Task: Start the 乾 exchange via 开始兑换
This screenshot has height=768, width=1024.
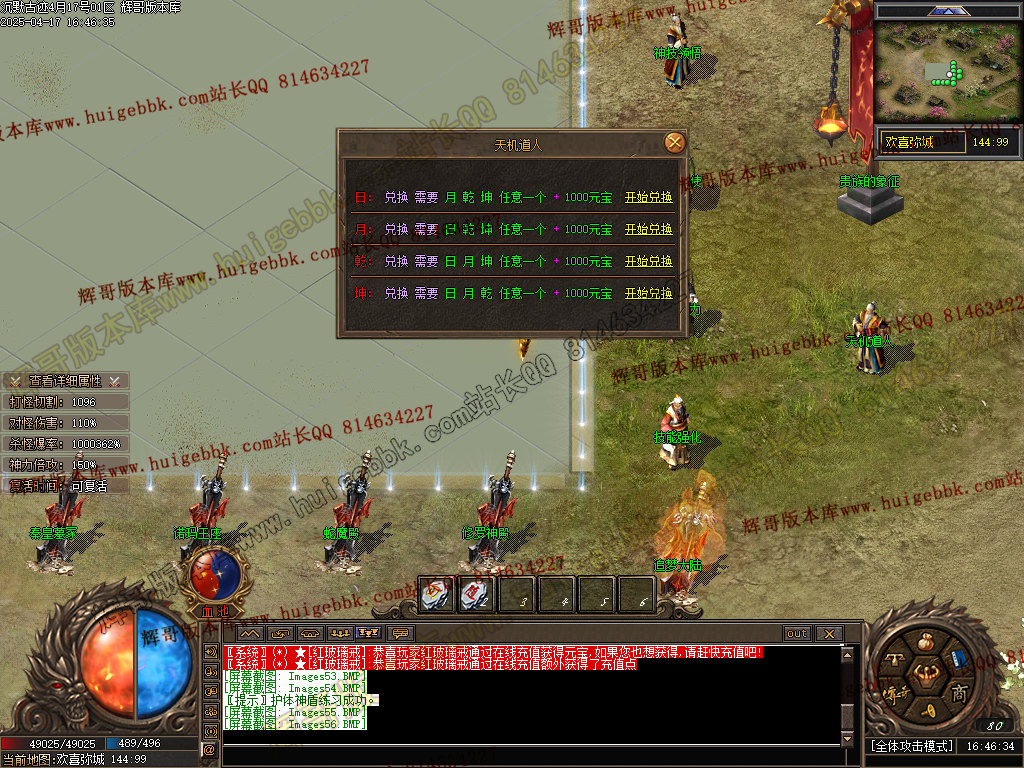Action: tap(648, 262)
